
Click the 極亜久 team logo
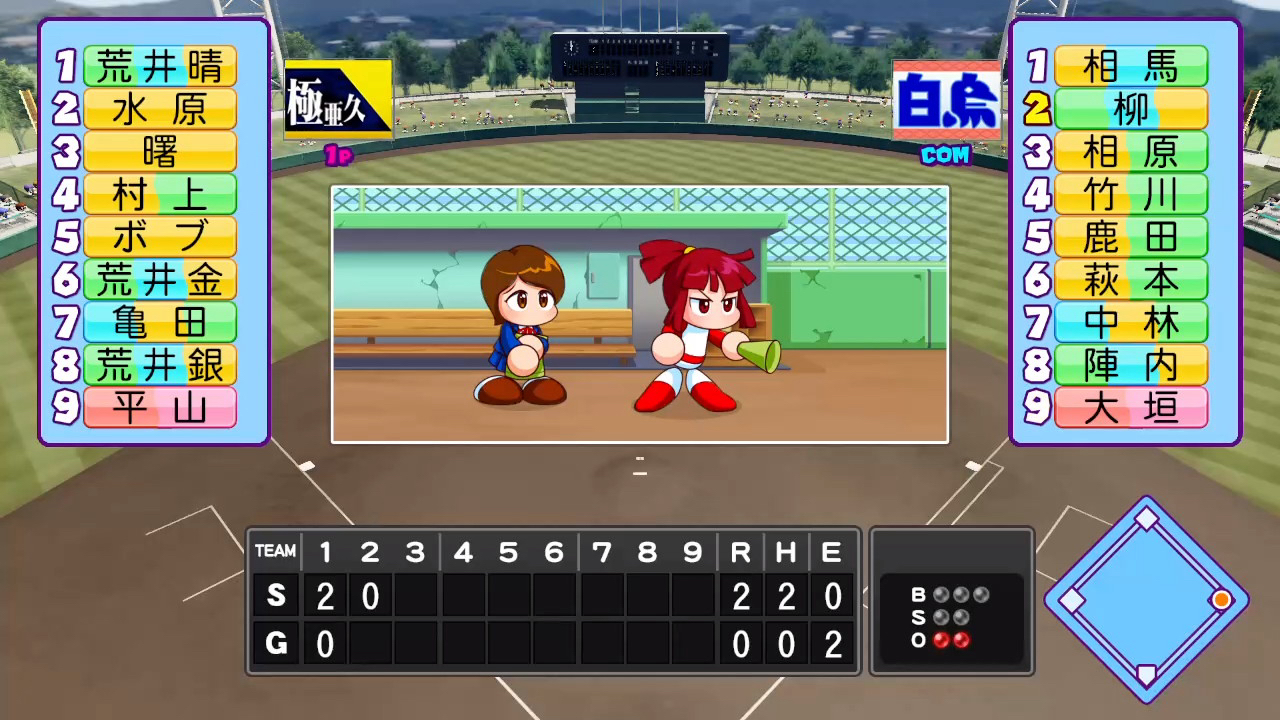(338, 99)
